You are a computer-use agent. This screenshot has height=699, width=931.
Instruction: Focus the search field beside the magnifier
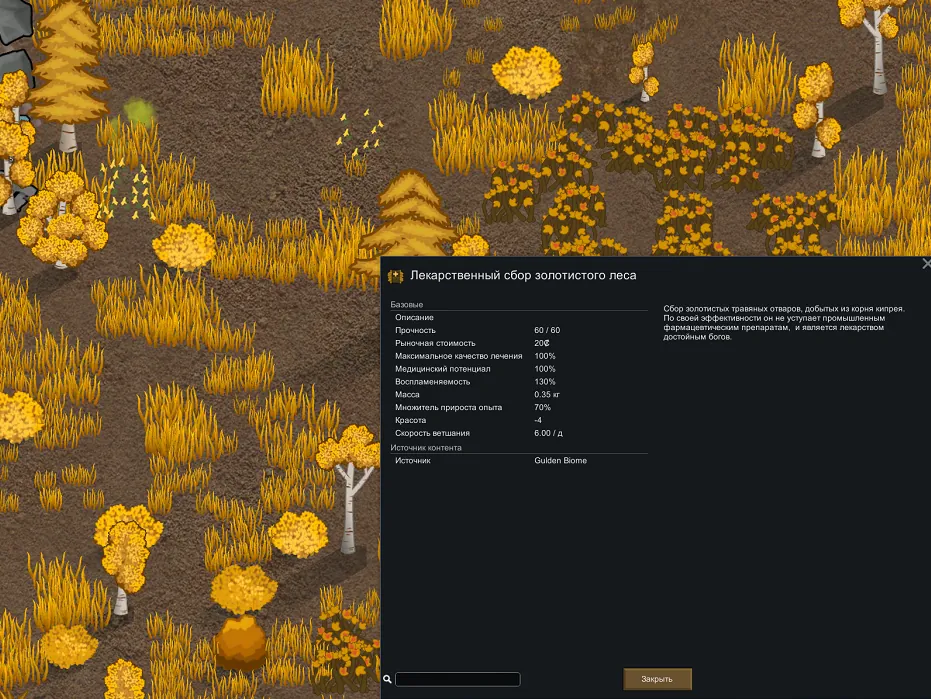tap(457, 679)
